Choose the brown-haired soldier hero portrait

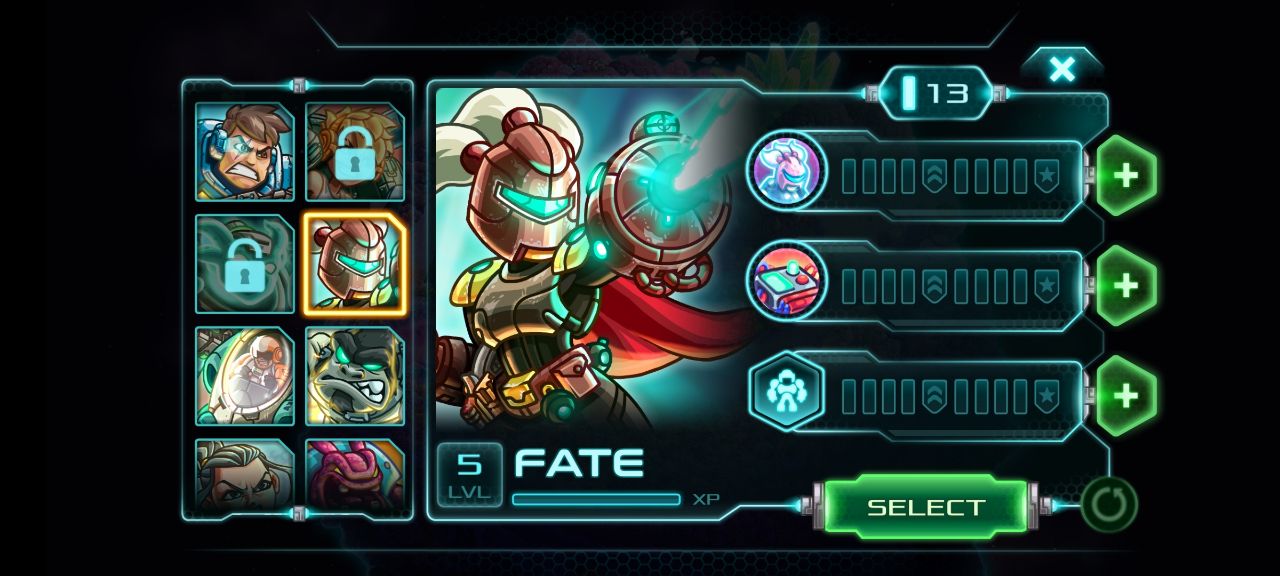point(245,152)
